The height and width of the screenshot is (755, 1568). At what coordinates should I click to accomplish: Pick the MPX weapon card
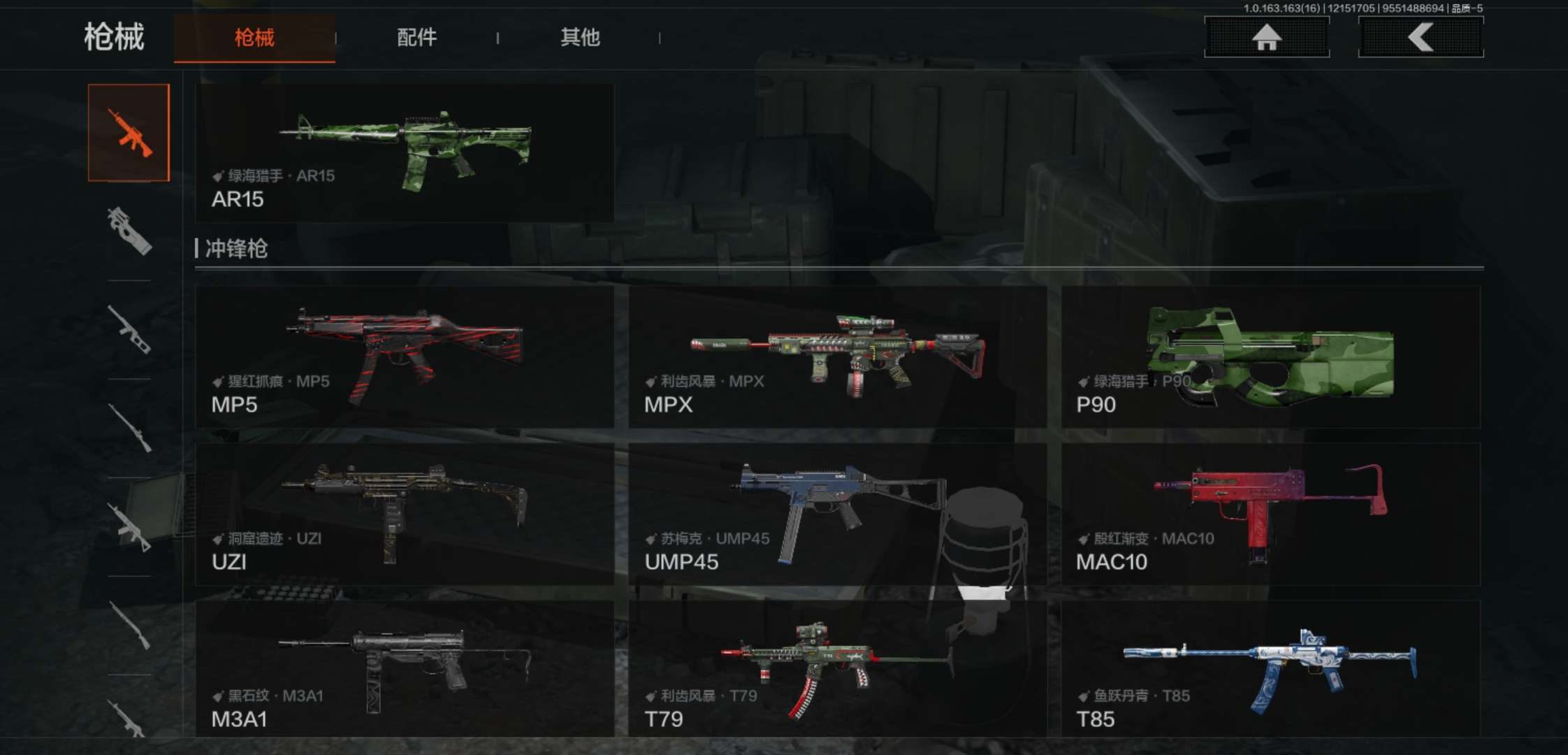(x=837, y=357)
